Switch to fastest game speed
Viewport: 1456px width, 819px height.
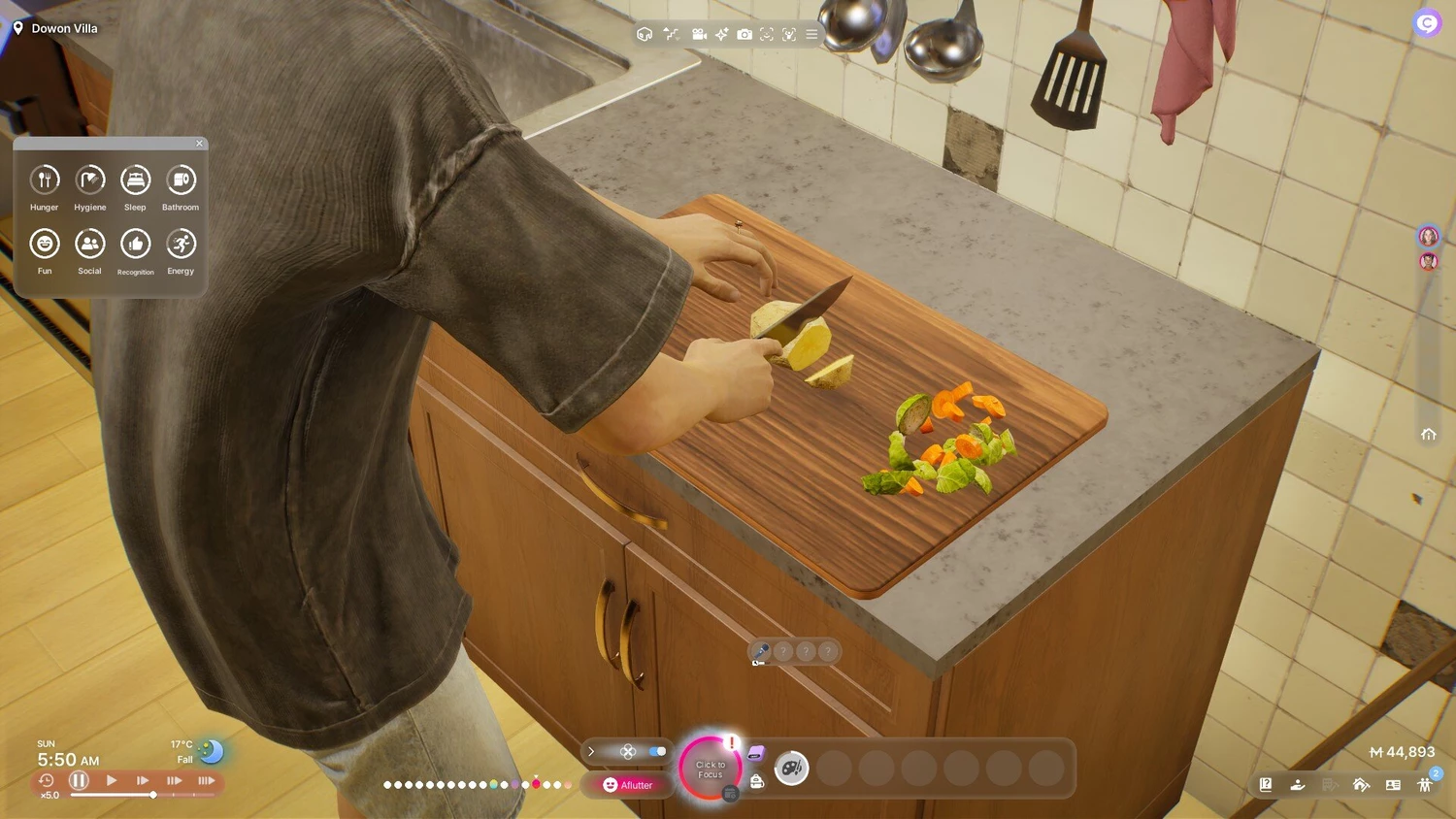(206, 780)
